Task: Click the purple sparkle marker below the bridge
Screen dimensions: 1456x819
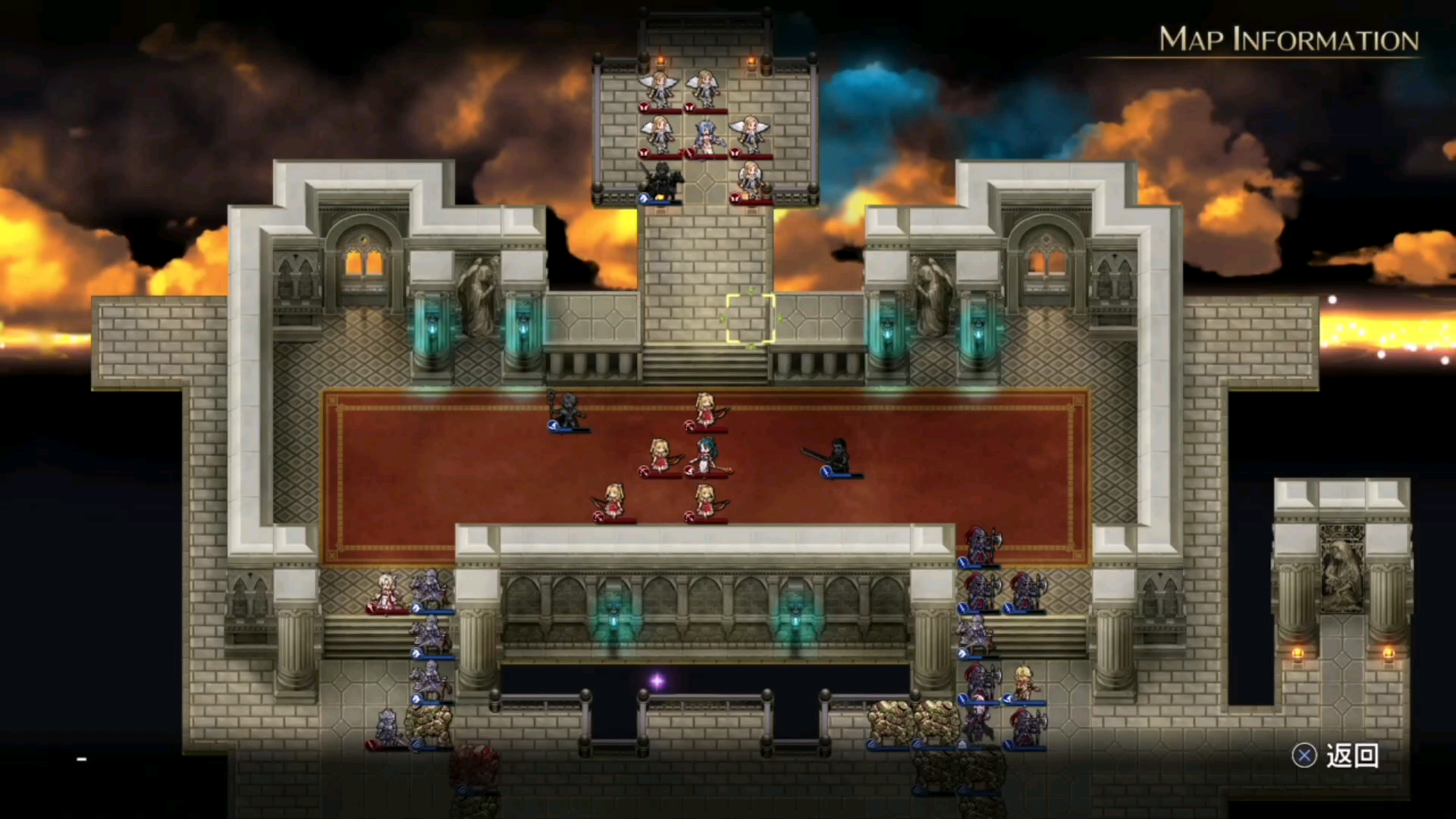Action: coord(656,681)
